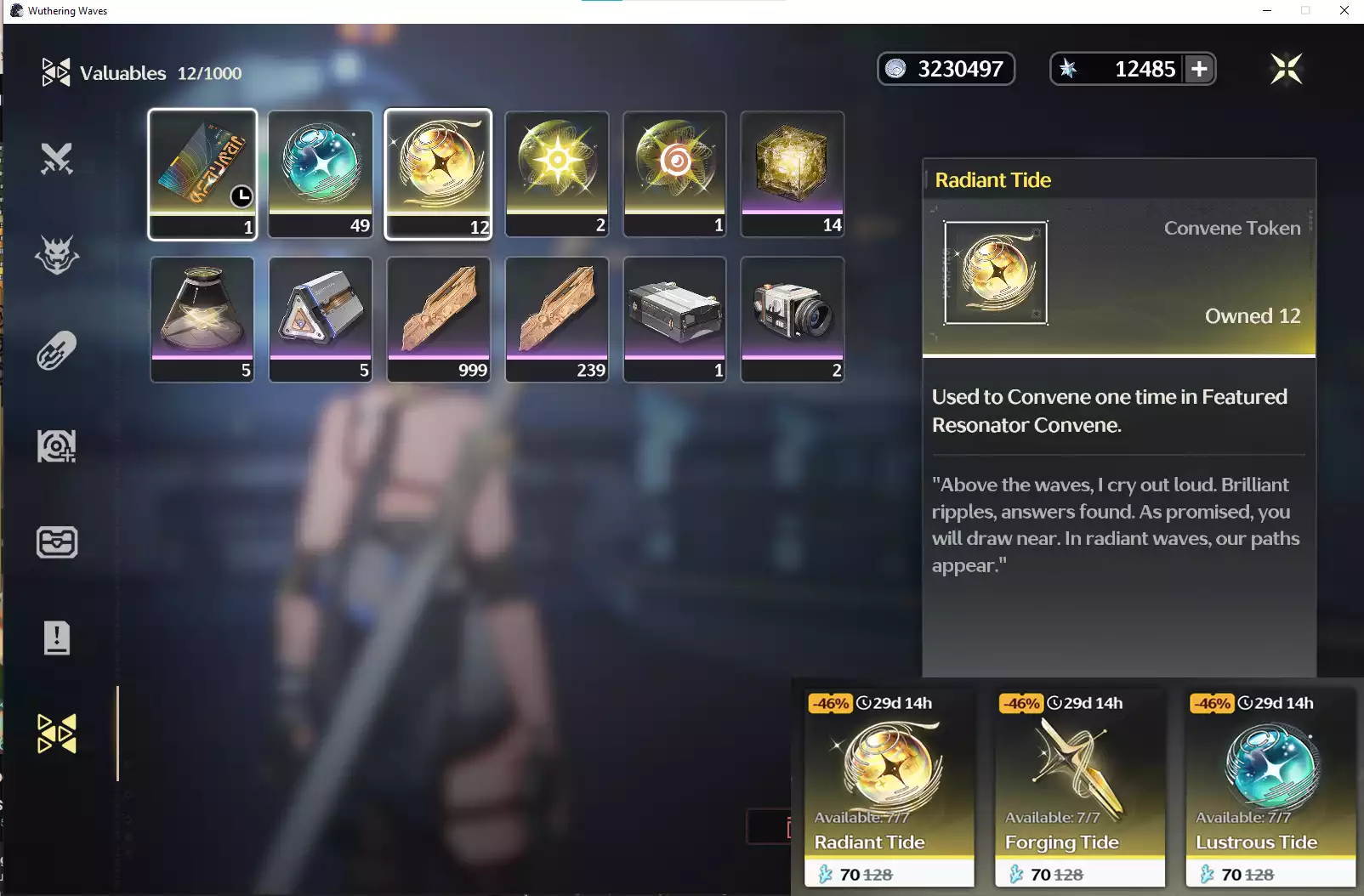Image resolution: width=1364 pixels, height=896 pixels.
Task: Click the Shell Credit currency counter
Action: point(946,68)
